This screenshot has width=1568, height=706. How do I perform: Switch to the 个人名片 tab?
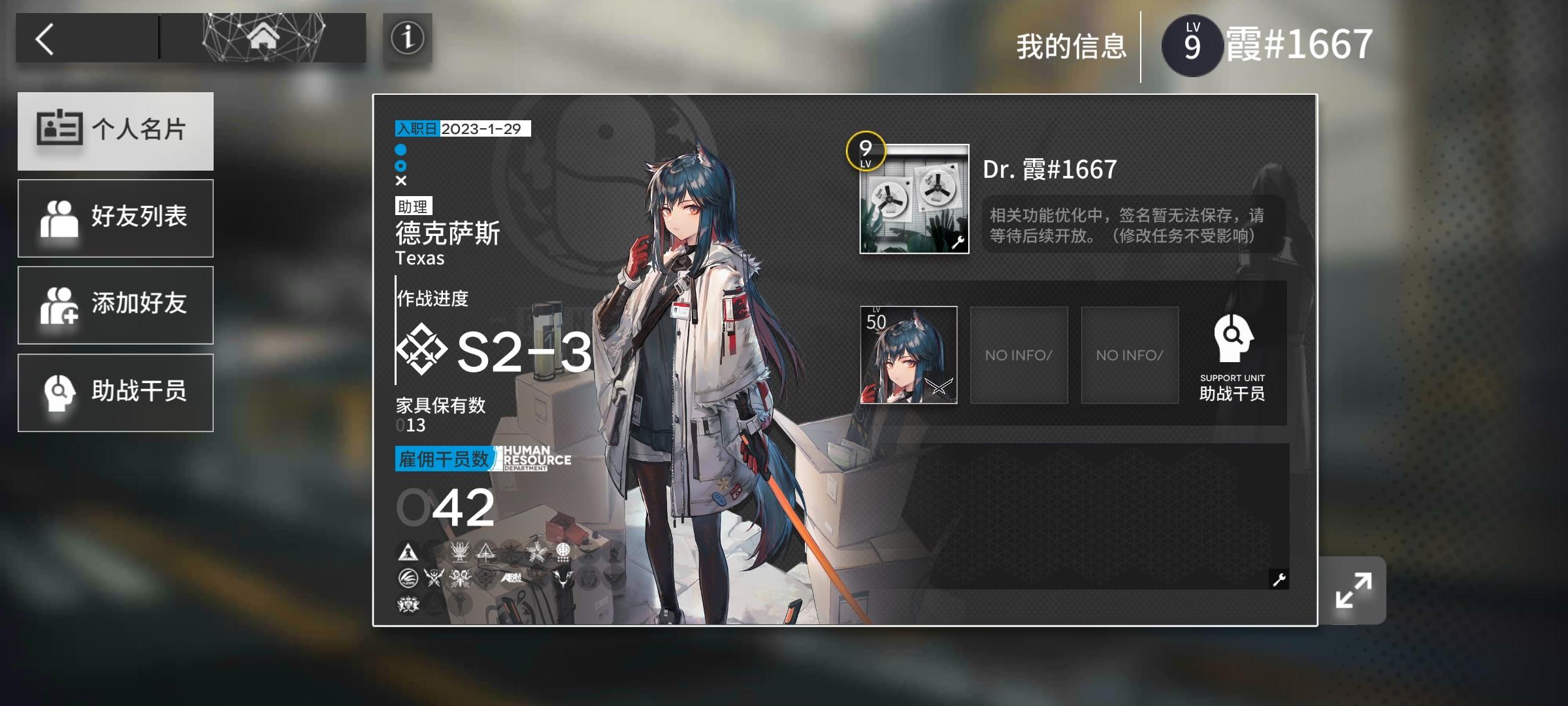coord(116,130)
